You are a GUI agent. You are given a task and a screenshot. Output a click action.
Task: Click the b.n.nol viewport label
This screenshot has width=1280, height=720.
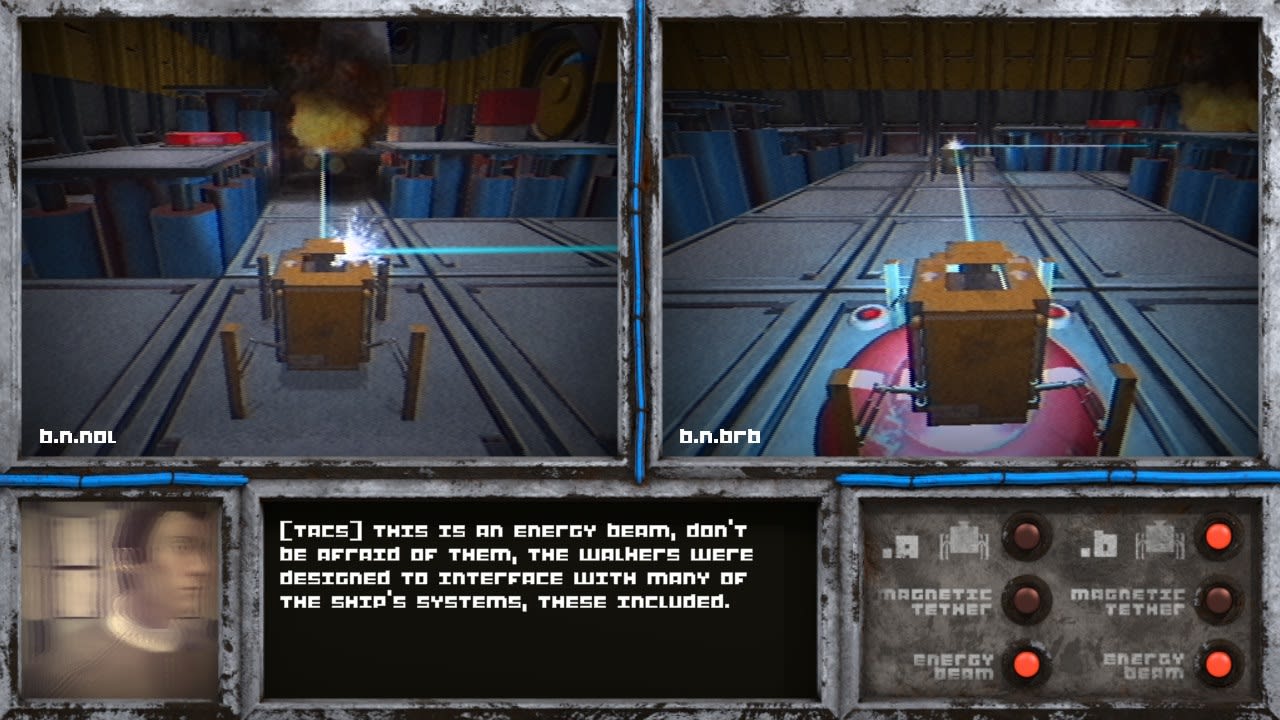(x=80, y=435)
